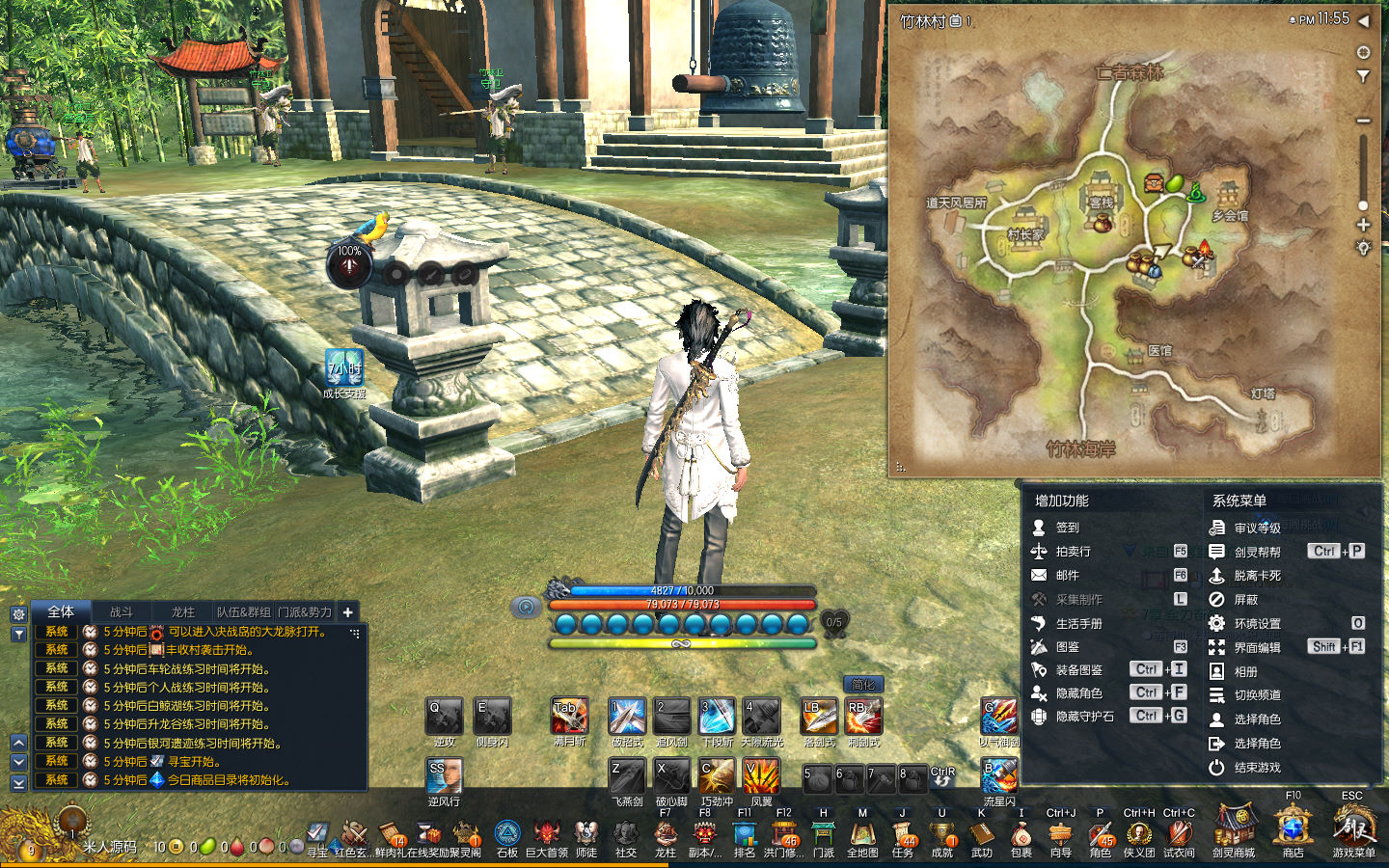Switch to the 门派&势力 chat tab
Viewport: 1389px width, 868px height.
click(x=305, y=611)
